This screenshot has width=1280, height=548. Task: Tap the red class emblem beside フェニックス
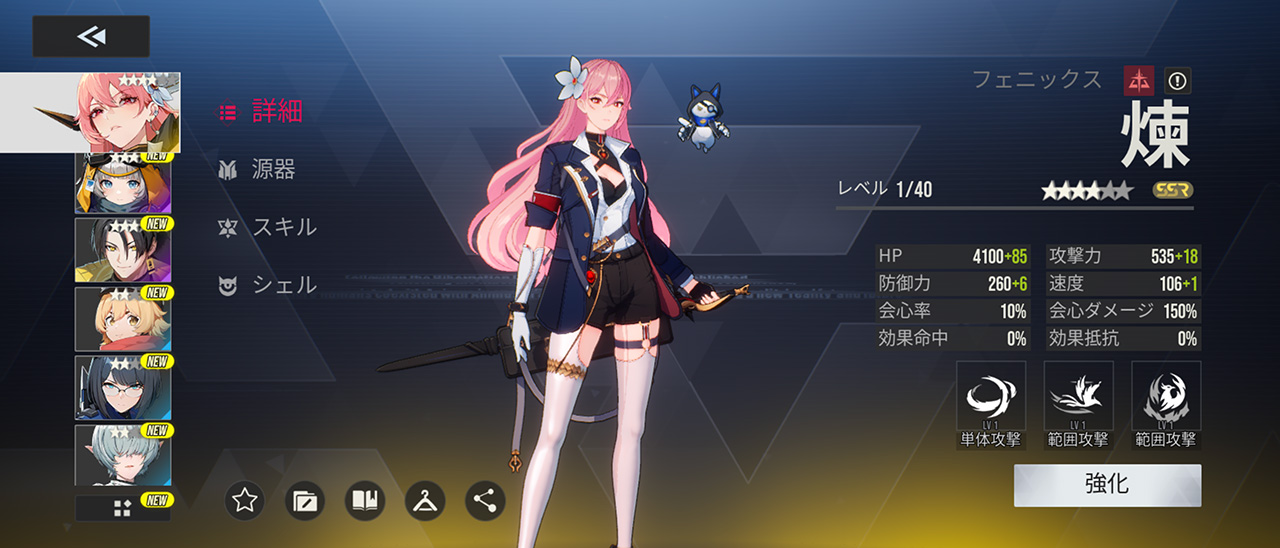[x=1138, y=80]
